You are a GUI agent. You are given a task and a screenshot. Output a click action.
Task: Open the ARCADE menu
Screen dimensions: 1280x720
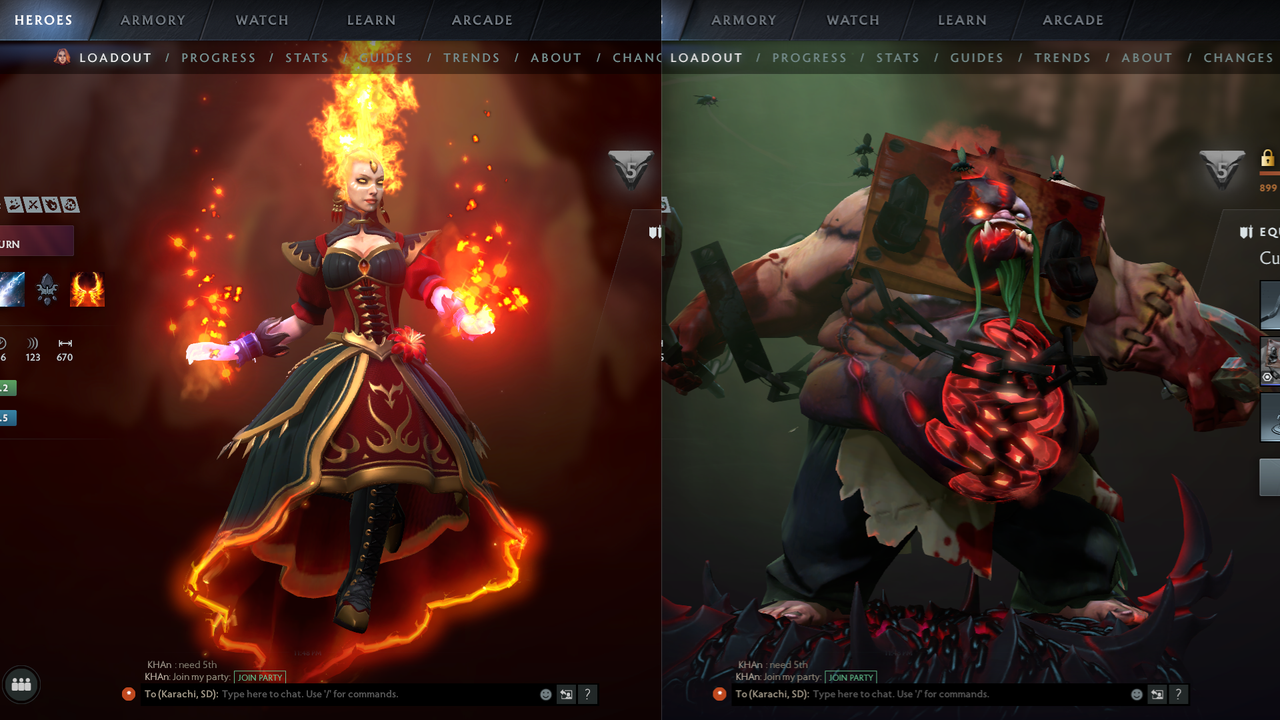pos(482,20)
